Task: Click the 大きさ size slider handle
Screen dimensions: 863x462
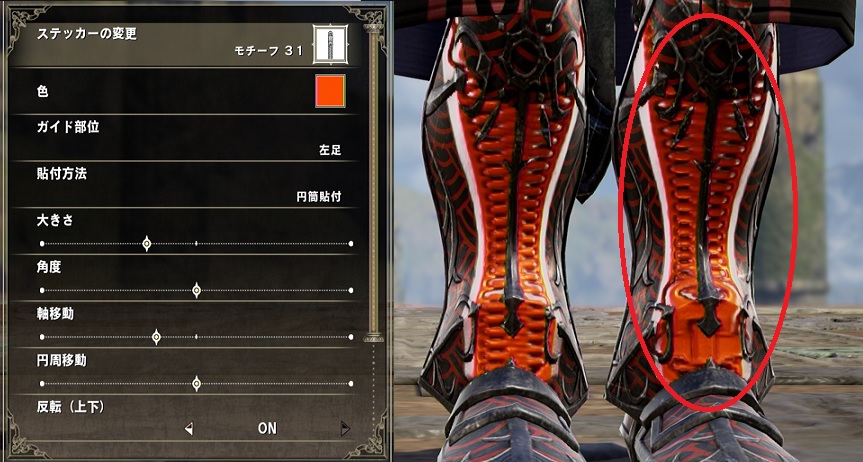Action: coord(147,243)
